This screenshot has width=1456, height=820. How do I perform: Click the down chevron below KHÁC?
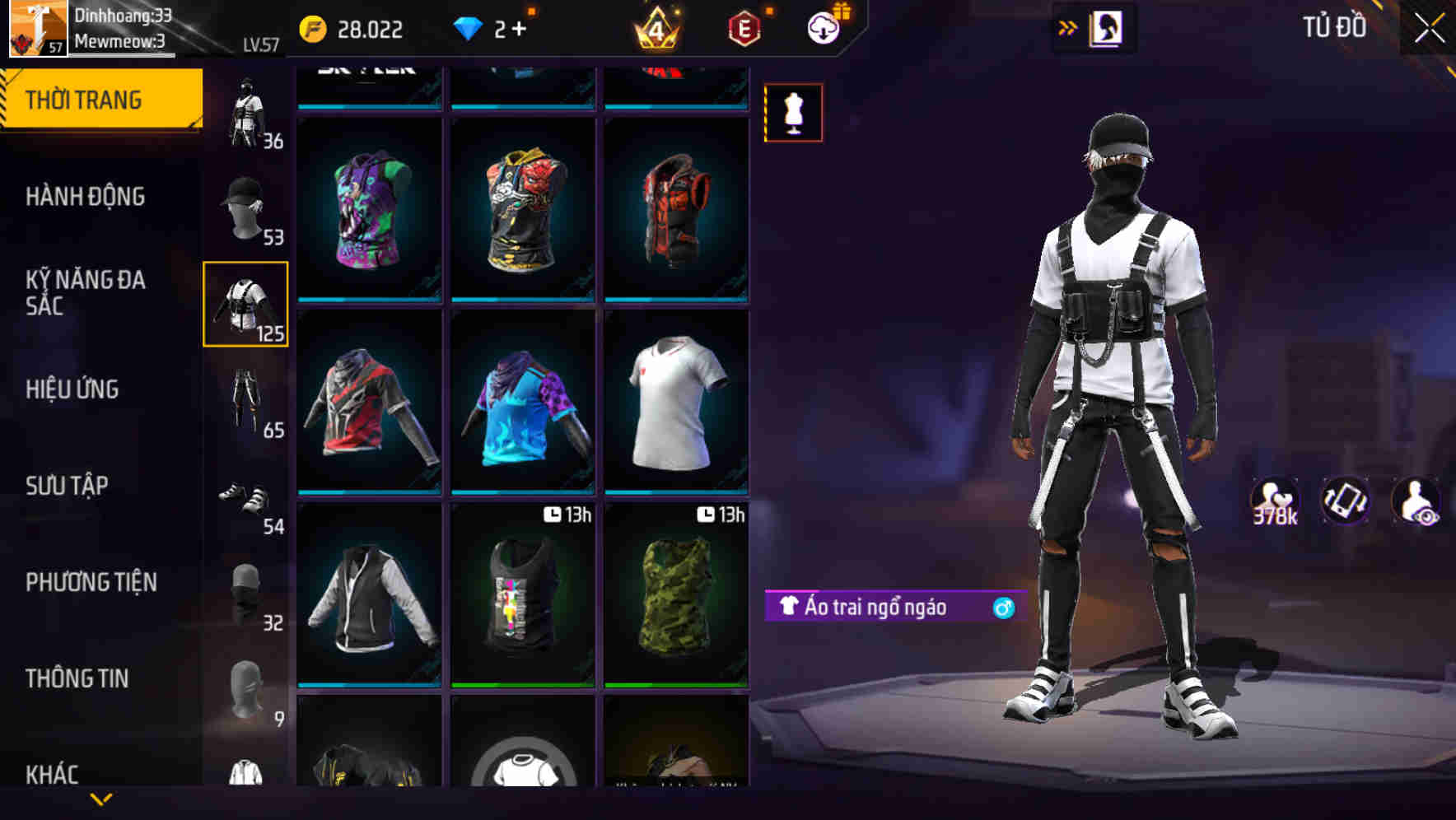point(101,800)
